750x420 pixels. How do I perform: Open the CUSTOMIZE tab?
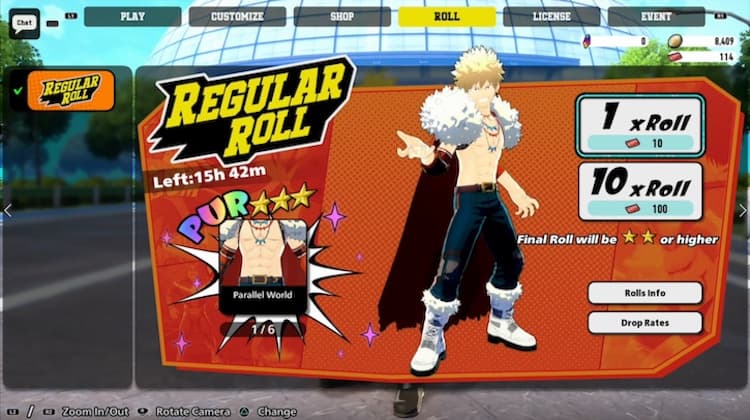[237, 16]
